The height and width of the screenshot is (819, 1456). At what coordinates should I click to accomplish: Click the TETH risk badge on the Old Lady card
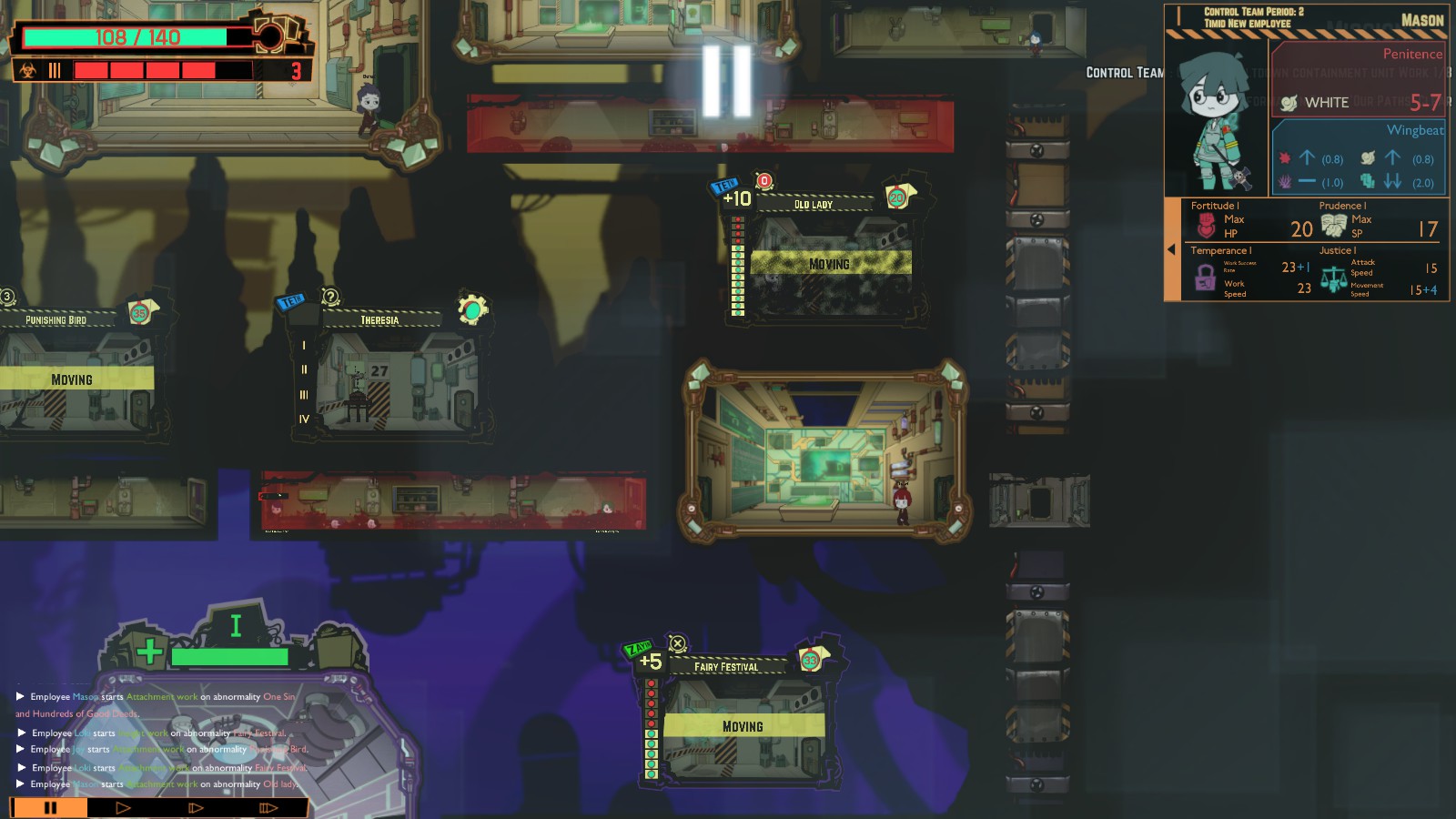pos(723,187)
